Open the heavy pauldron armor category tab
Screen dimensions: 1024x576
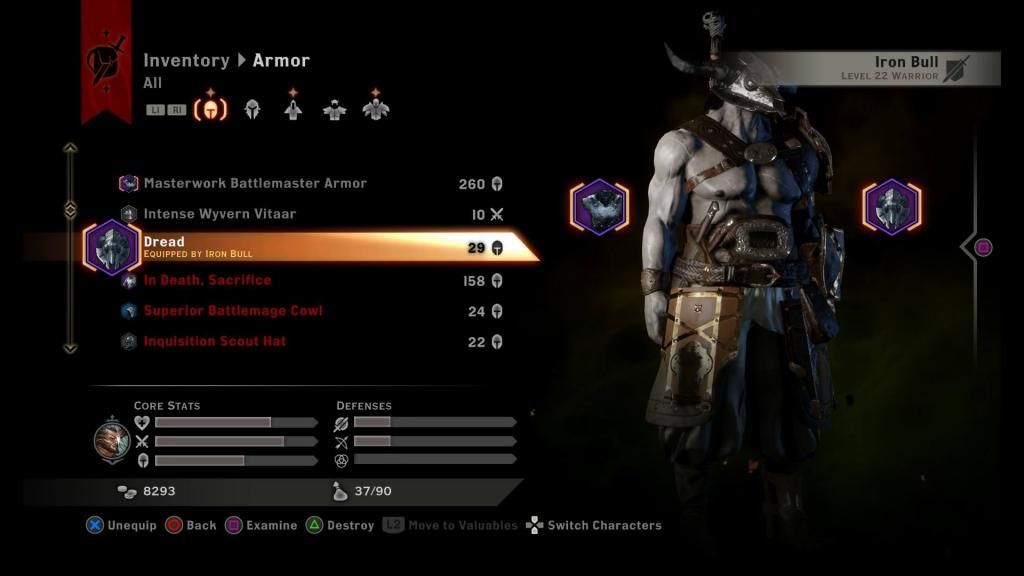coord(376,107)
